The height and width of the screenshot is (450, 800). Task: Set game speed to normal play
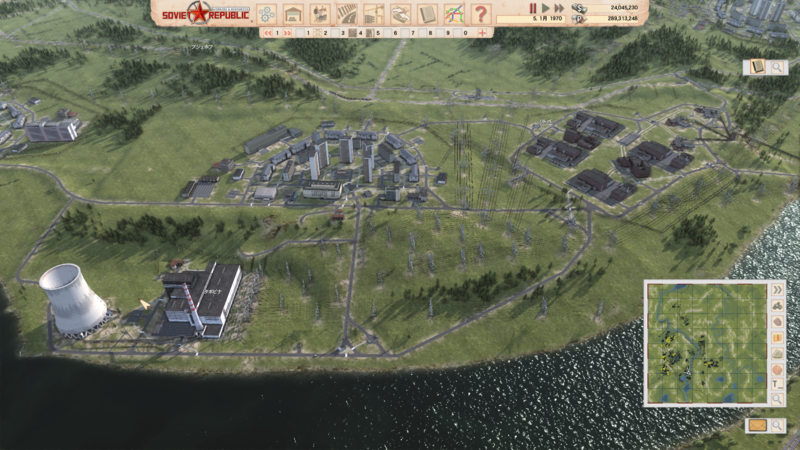545,8
